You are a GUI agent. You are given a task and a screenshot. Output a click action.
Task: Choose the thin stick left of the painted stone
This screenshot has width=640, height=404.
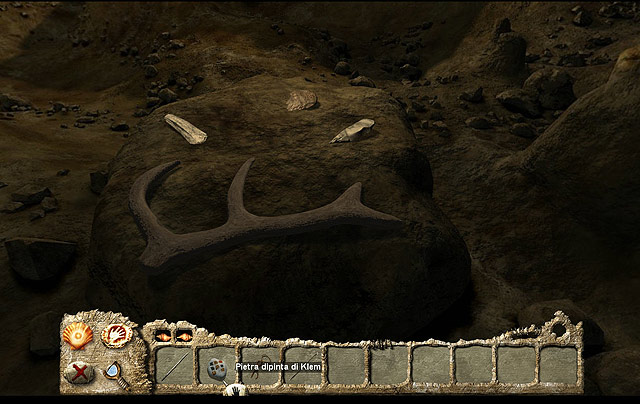click(173, 367)
